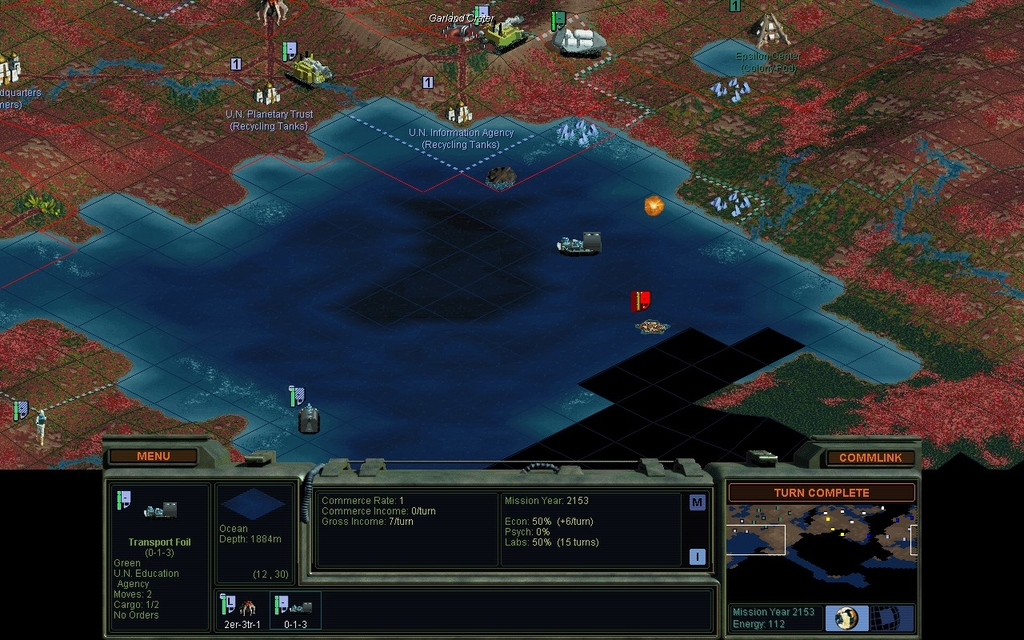Select the 0-1-3 Transport Foil in stack
Image resolution: width=1024 pixels, height=640 pixels.
coord(295,610)
